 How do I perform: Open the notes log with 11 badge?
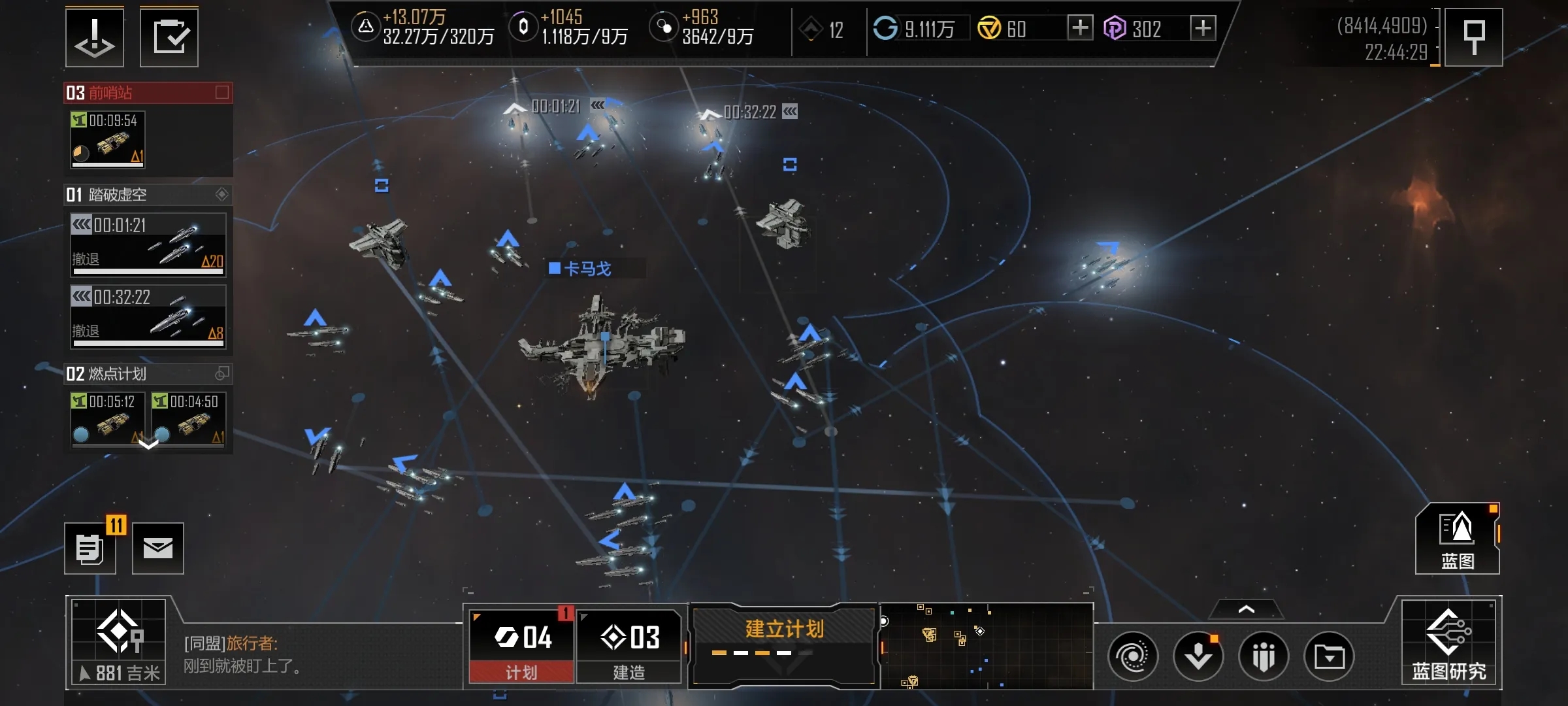pos(90,548)
